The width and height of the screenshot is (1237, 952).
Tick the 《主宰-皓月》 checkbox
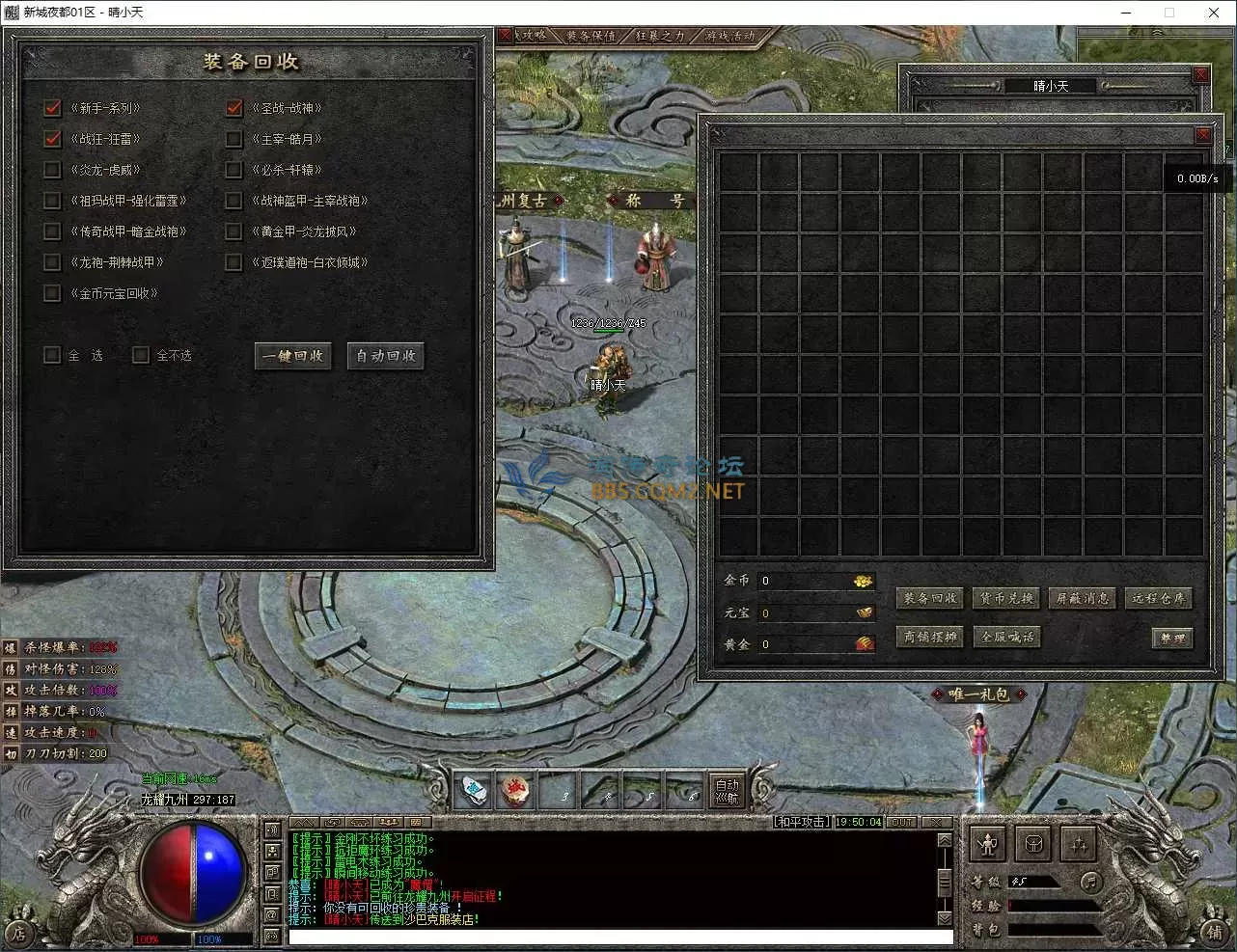(234, 139)
